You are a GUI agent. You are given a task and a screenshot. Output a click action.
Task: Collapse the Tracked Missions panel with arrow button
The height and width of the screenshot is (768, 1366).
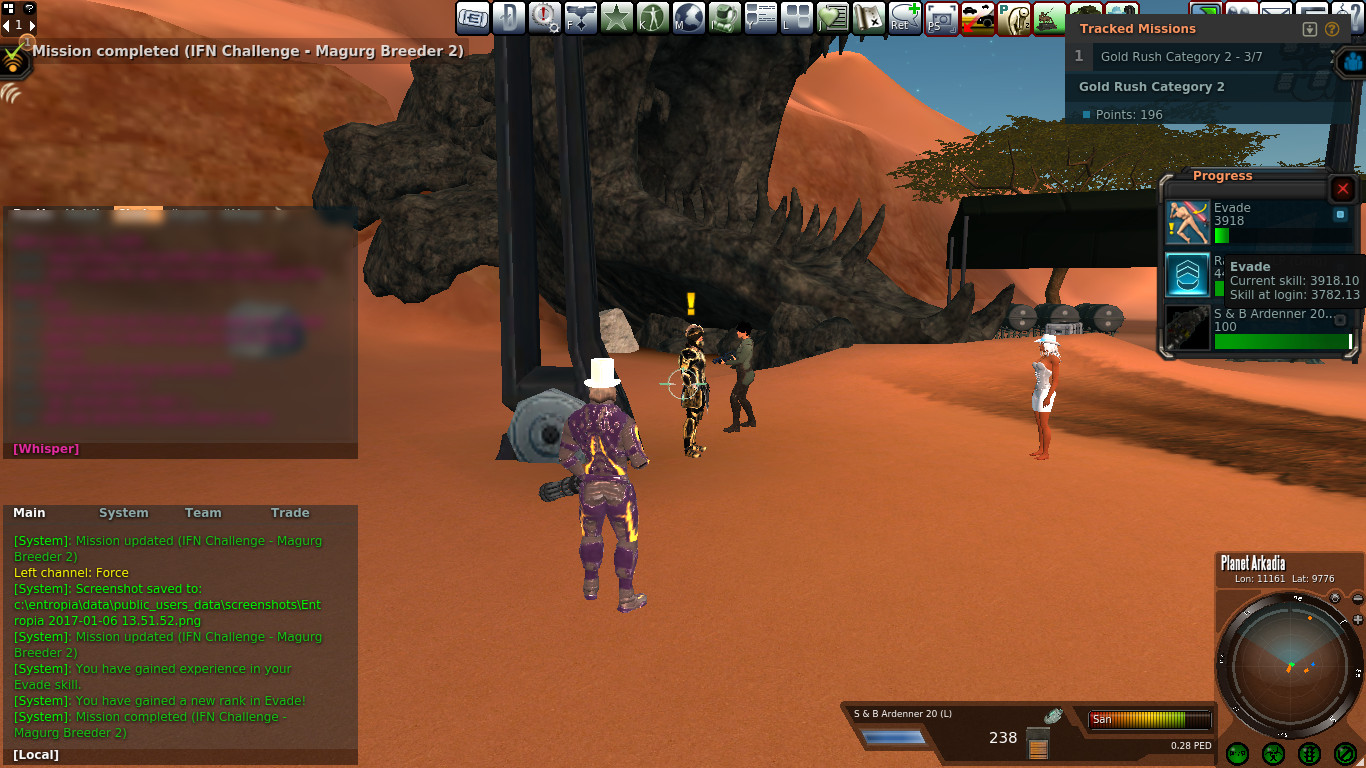pos(1310,29)
